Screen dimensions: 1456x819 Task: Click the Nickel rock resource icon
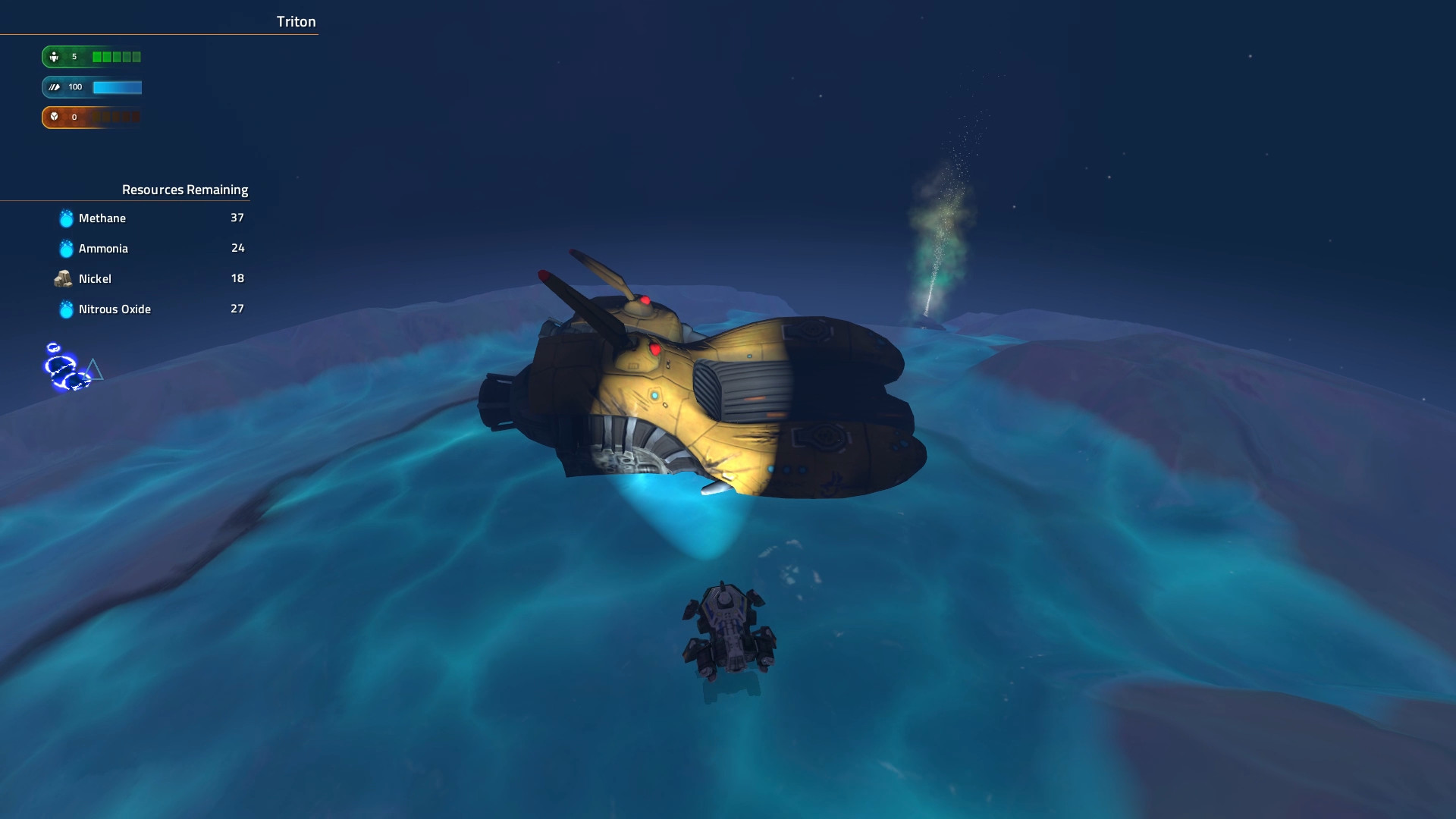[x=64, y=278]
